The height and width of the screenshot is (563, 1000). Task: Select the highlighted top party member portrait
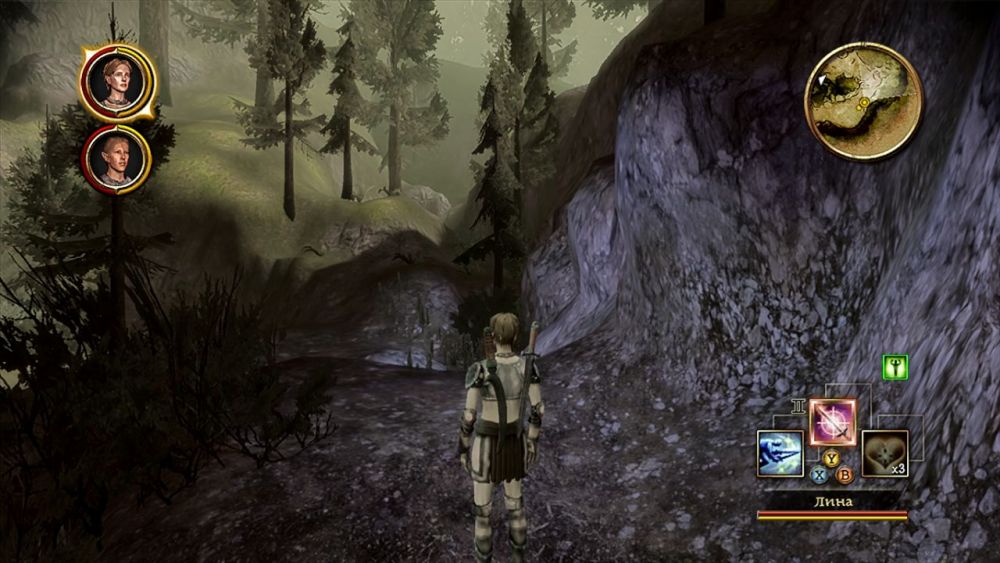pyautogui.click(x=117, y=83)
